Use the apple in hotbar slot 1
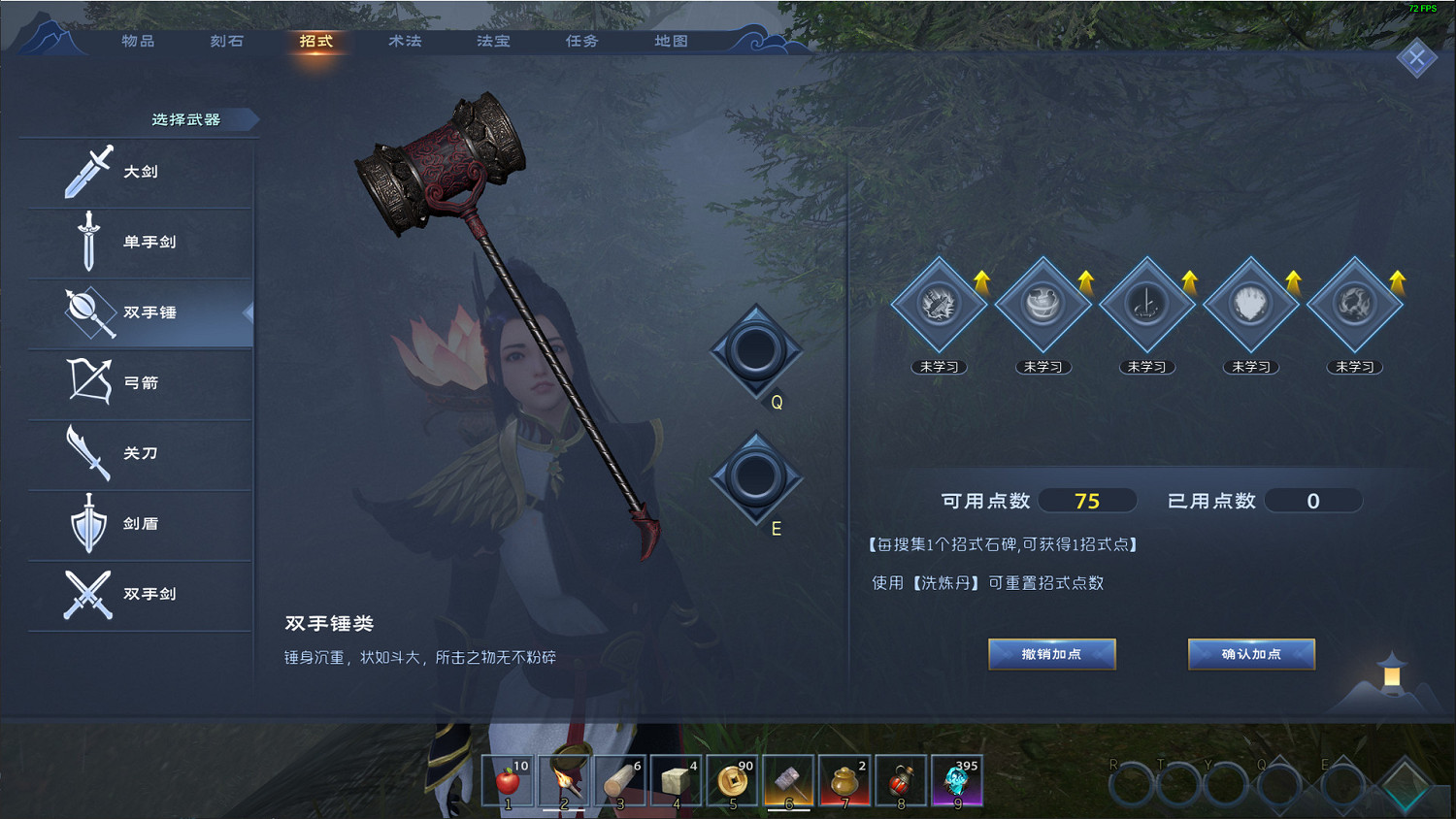Image resolution: width=1456 pixels, height=819 pixels. tap(508, 779)
